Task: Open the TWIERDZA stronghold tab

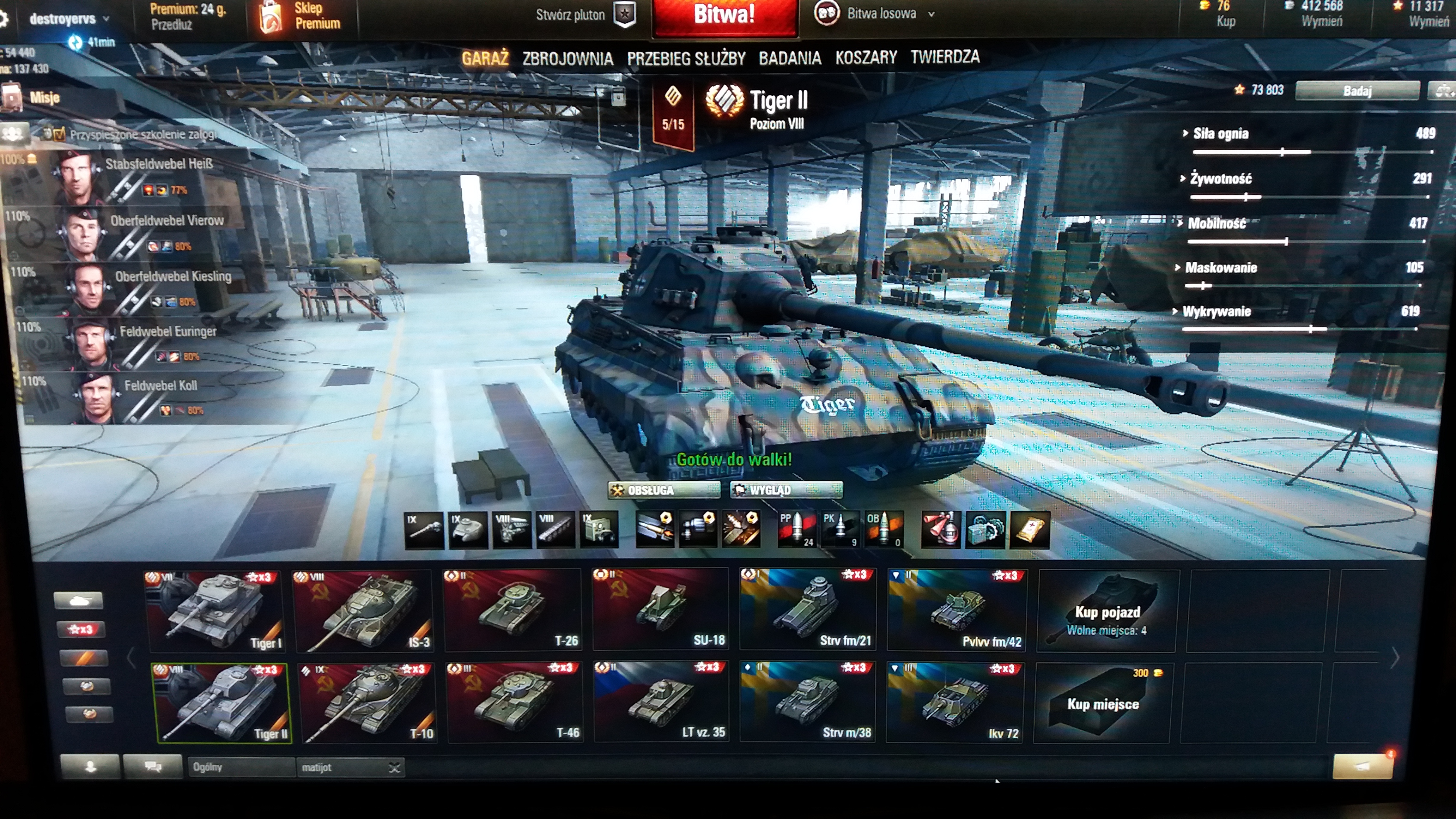Action: [x=945, y=56]
